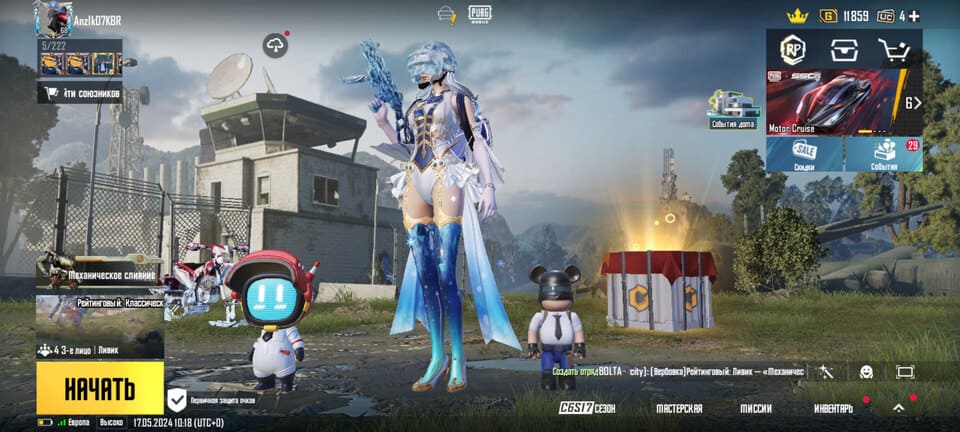
Task: Open the Royale Pass RP icon
Action: pos(793,49)
